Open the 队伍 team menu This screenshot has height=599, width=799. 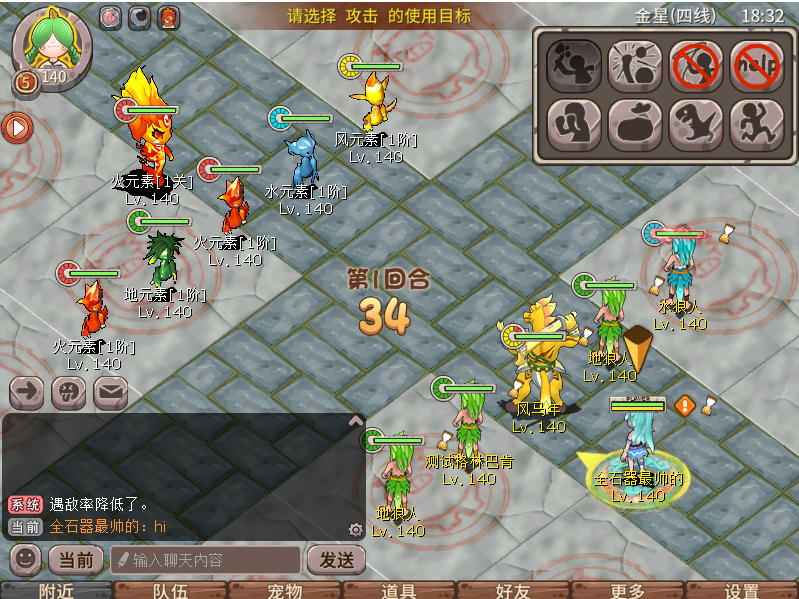(x=171, y=591)
